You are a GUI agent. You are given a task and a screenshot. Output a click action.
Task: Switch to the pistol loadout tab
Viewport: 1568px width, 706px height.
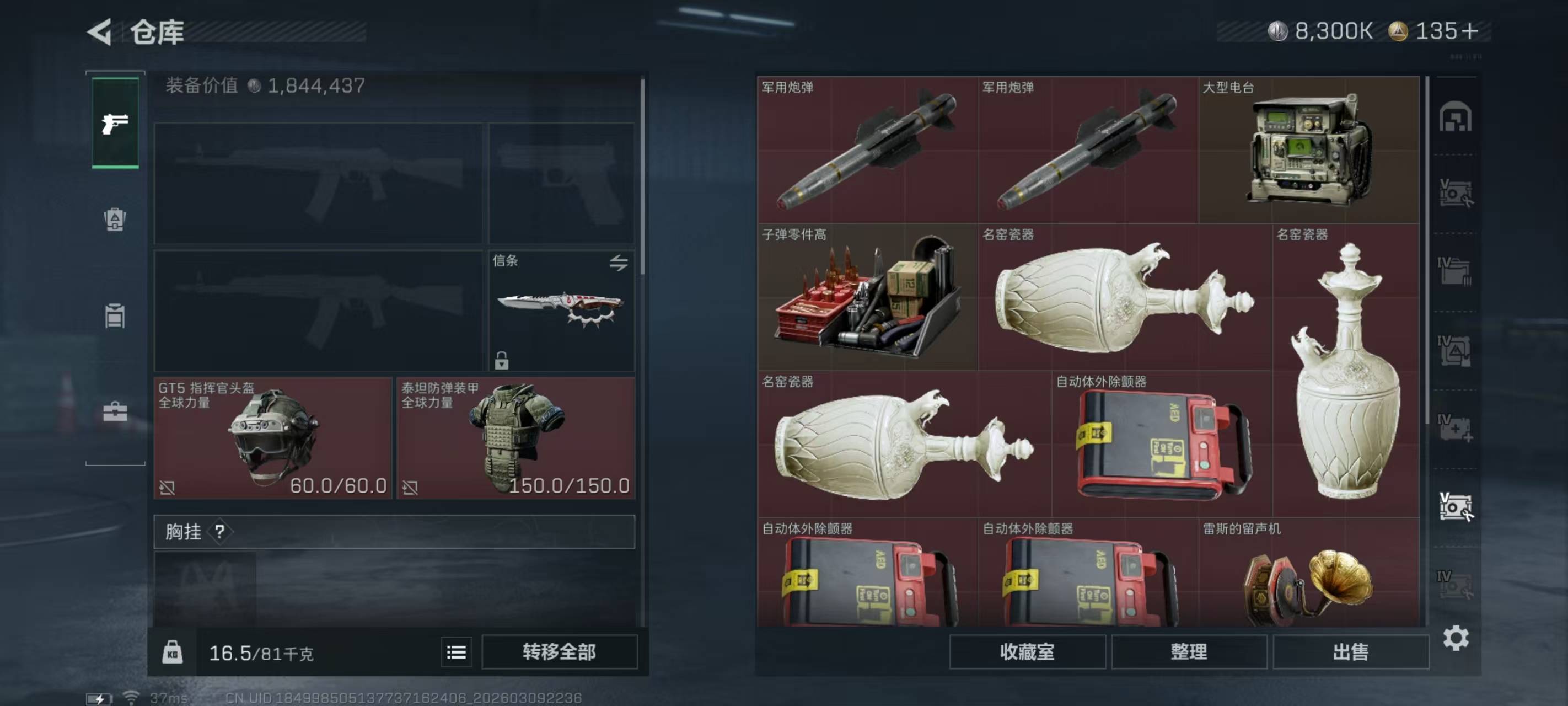click(115, 124)
